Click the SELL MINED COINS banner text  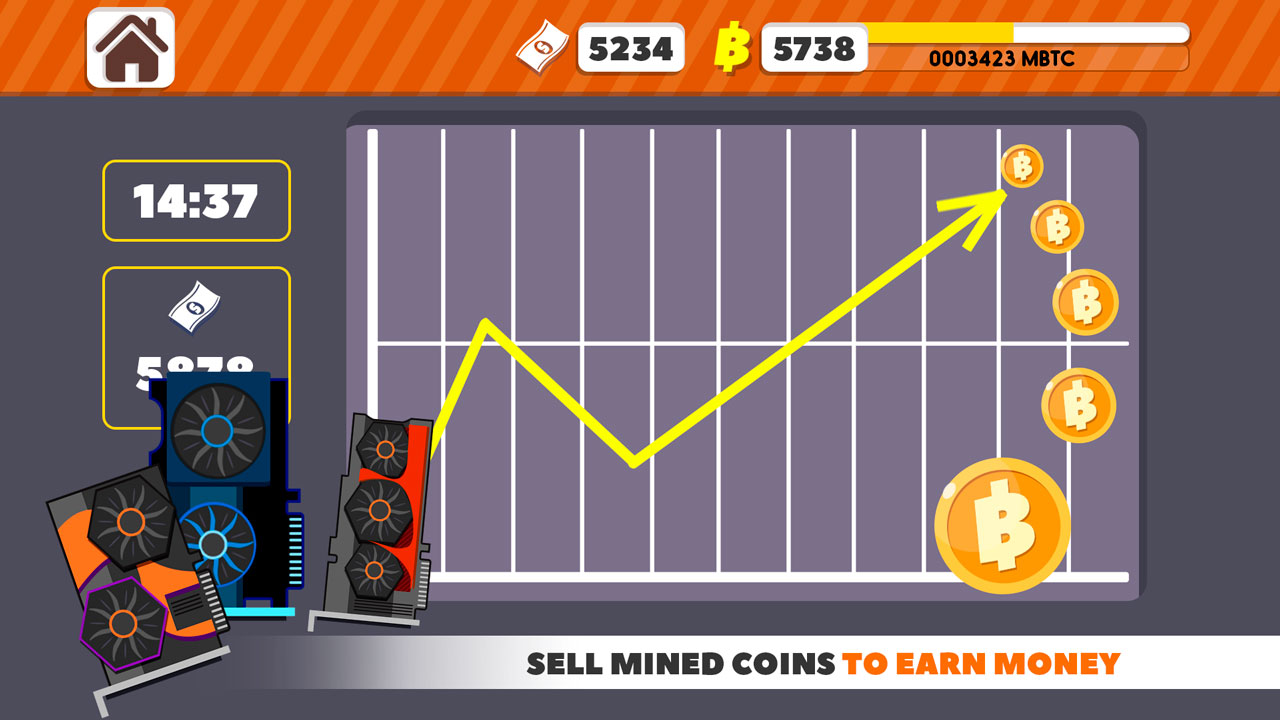tap(823, 660)
